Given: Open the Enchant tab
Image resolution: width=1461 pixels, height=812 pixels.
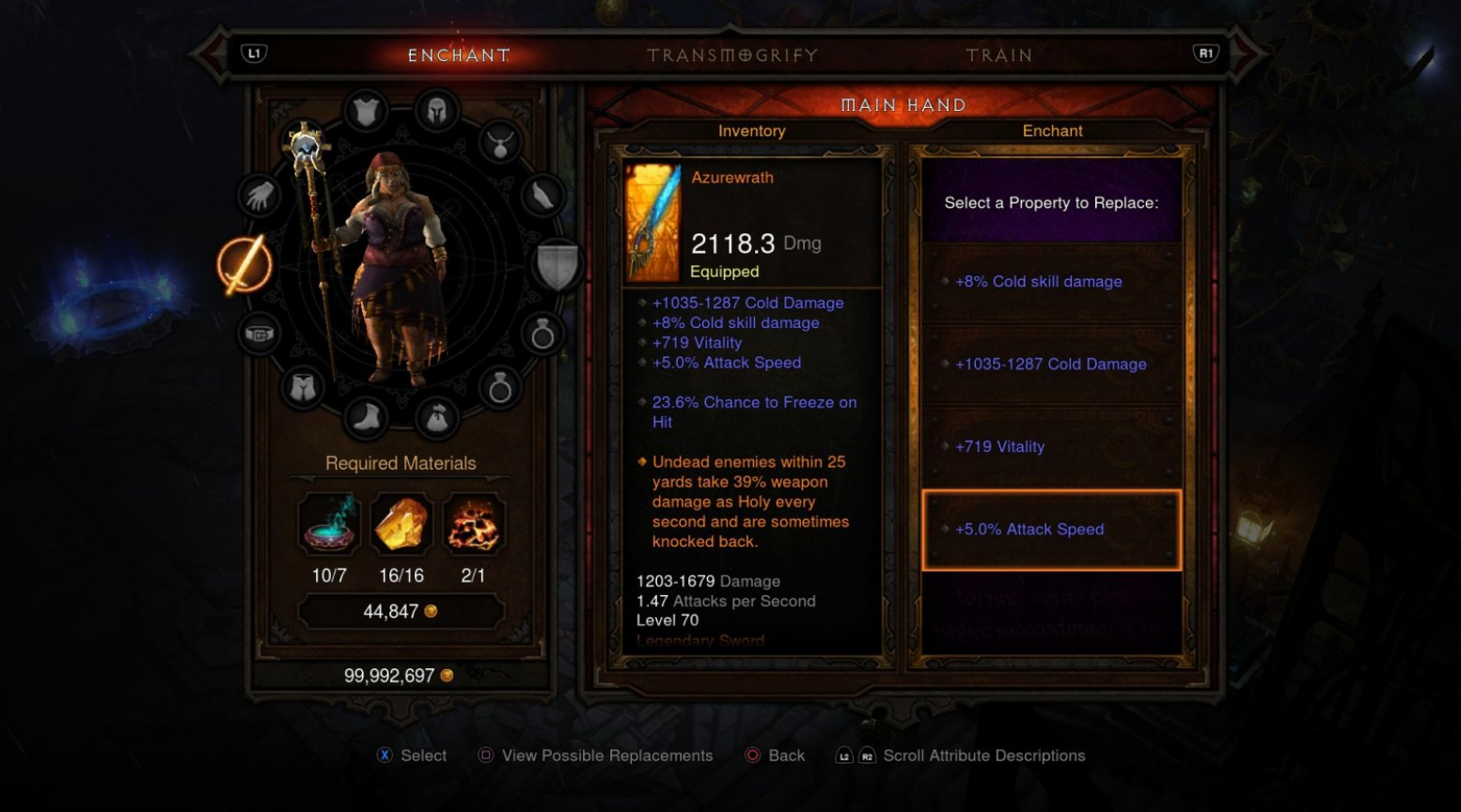Looking at the screenshot, I should 458,55.
